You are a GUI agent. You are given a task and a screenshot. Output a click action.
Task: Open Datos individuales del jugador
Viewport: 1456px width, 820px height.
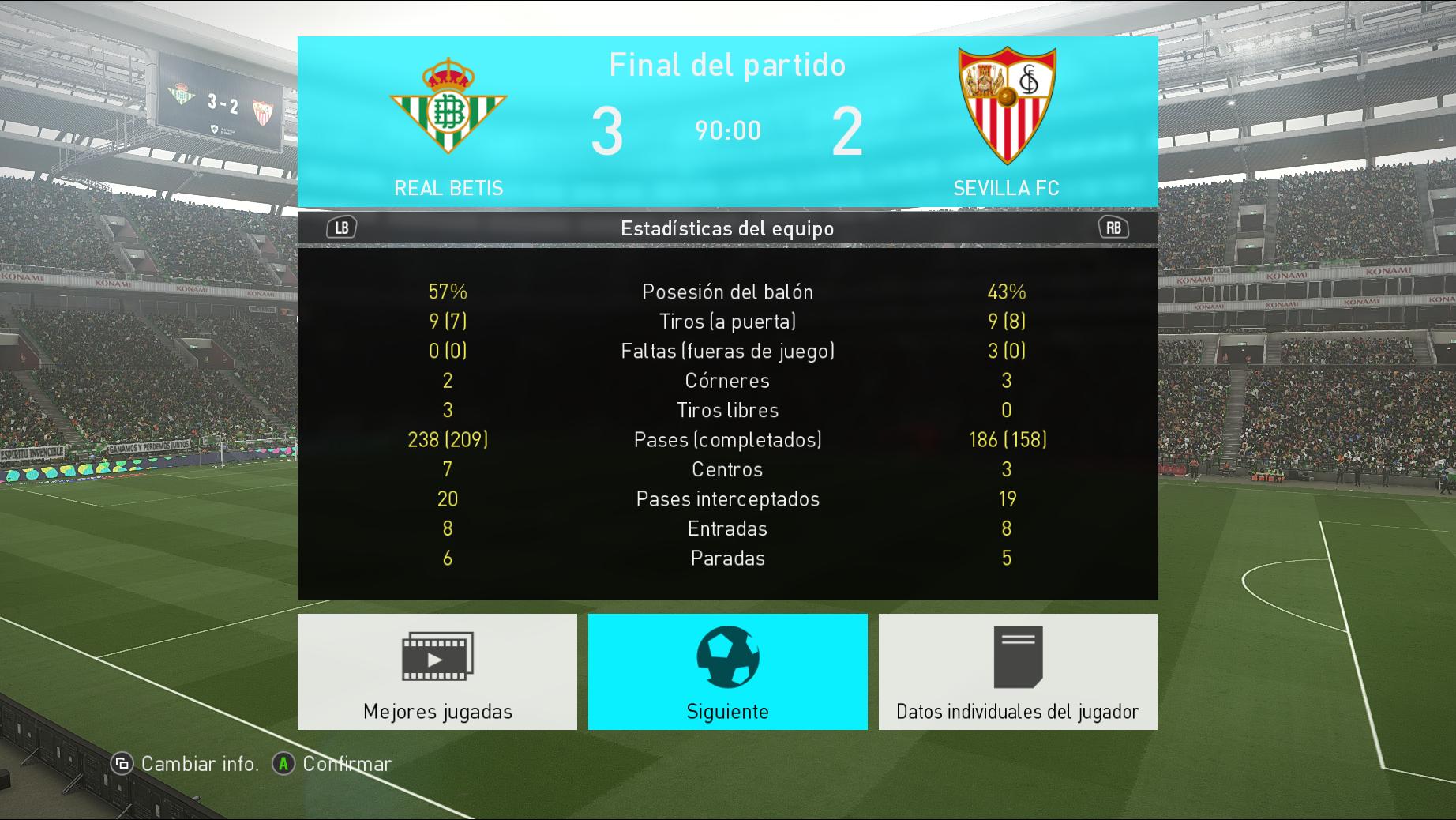tap(1018, 671)
